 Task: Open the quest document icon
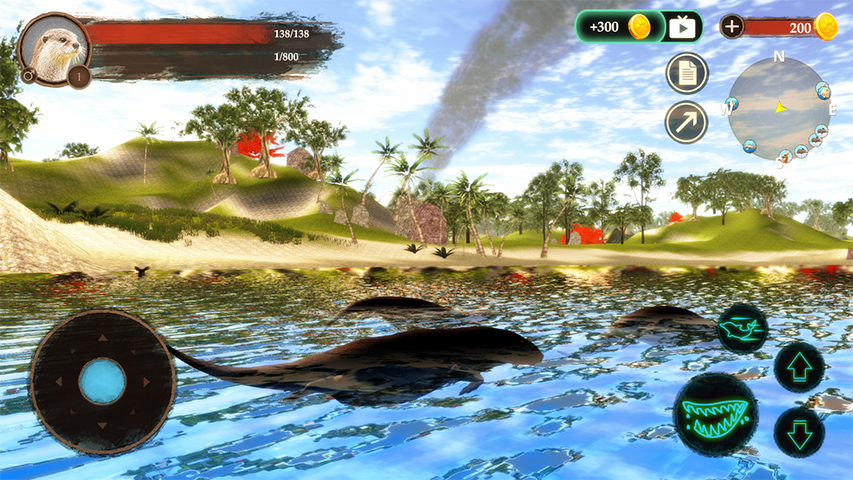(x=687, y=73)
